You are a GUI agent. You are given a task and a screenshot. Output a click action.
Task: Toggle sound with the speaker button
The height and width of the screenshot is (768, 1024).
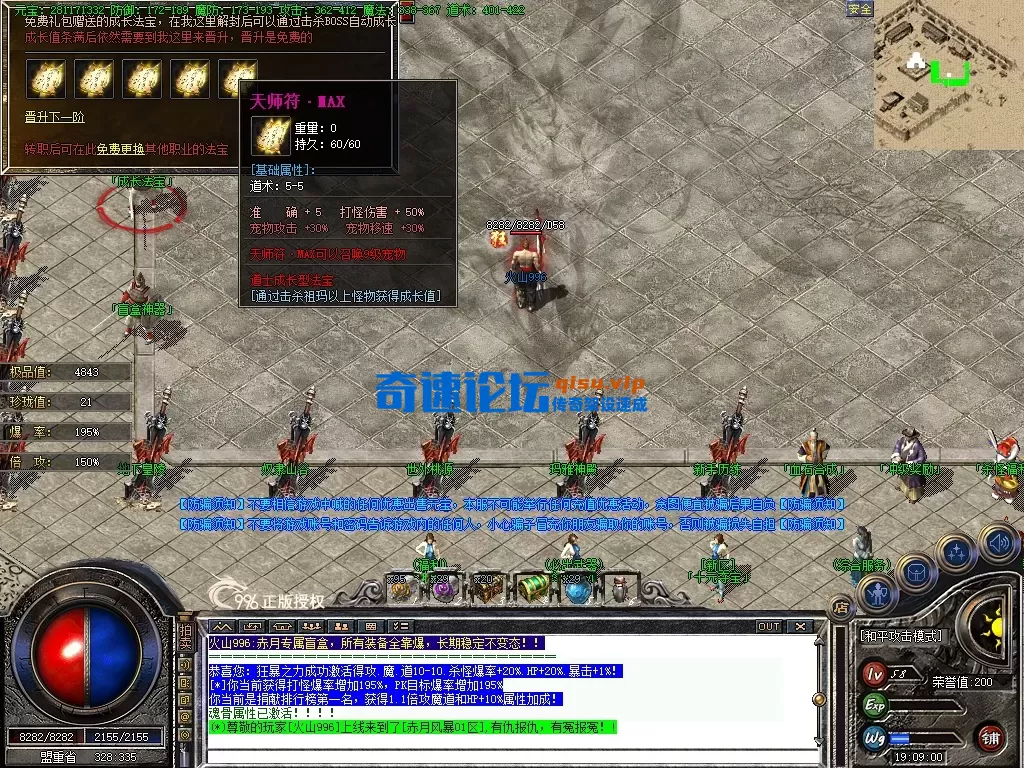[x=997, y=543]
